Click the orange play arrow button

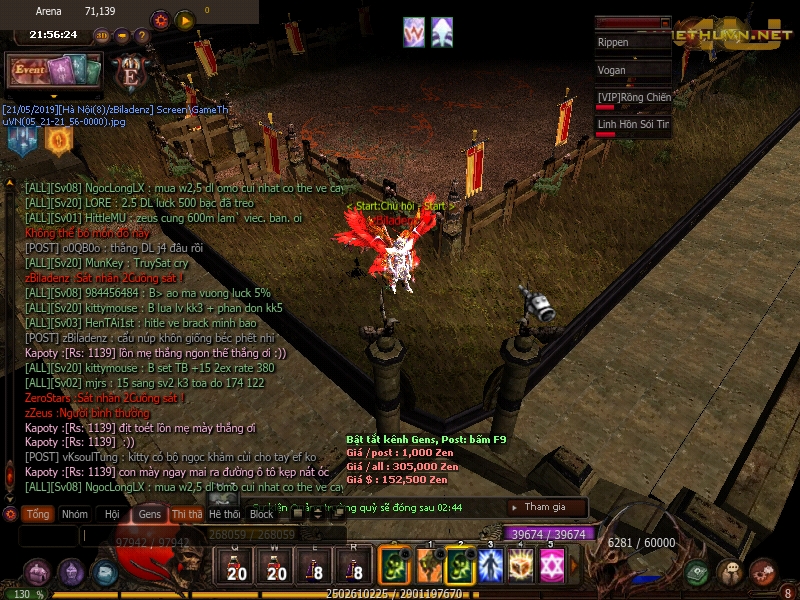pos(185,19)
